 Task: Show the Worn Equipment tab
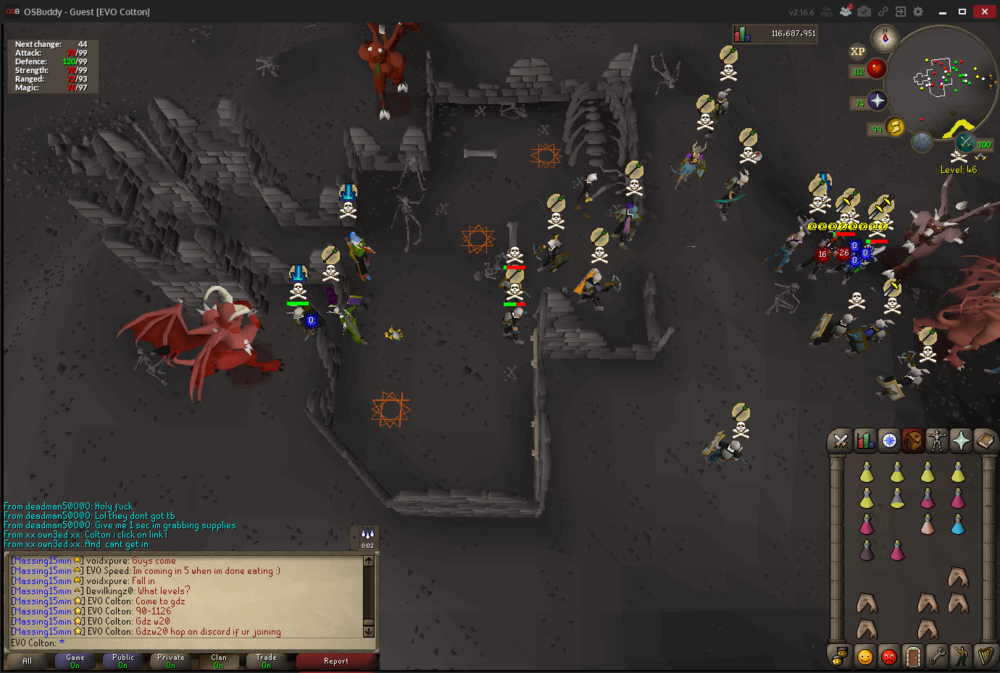pyautogui.click(x=937, y=440)
